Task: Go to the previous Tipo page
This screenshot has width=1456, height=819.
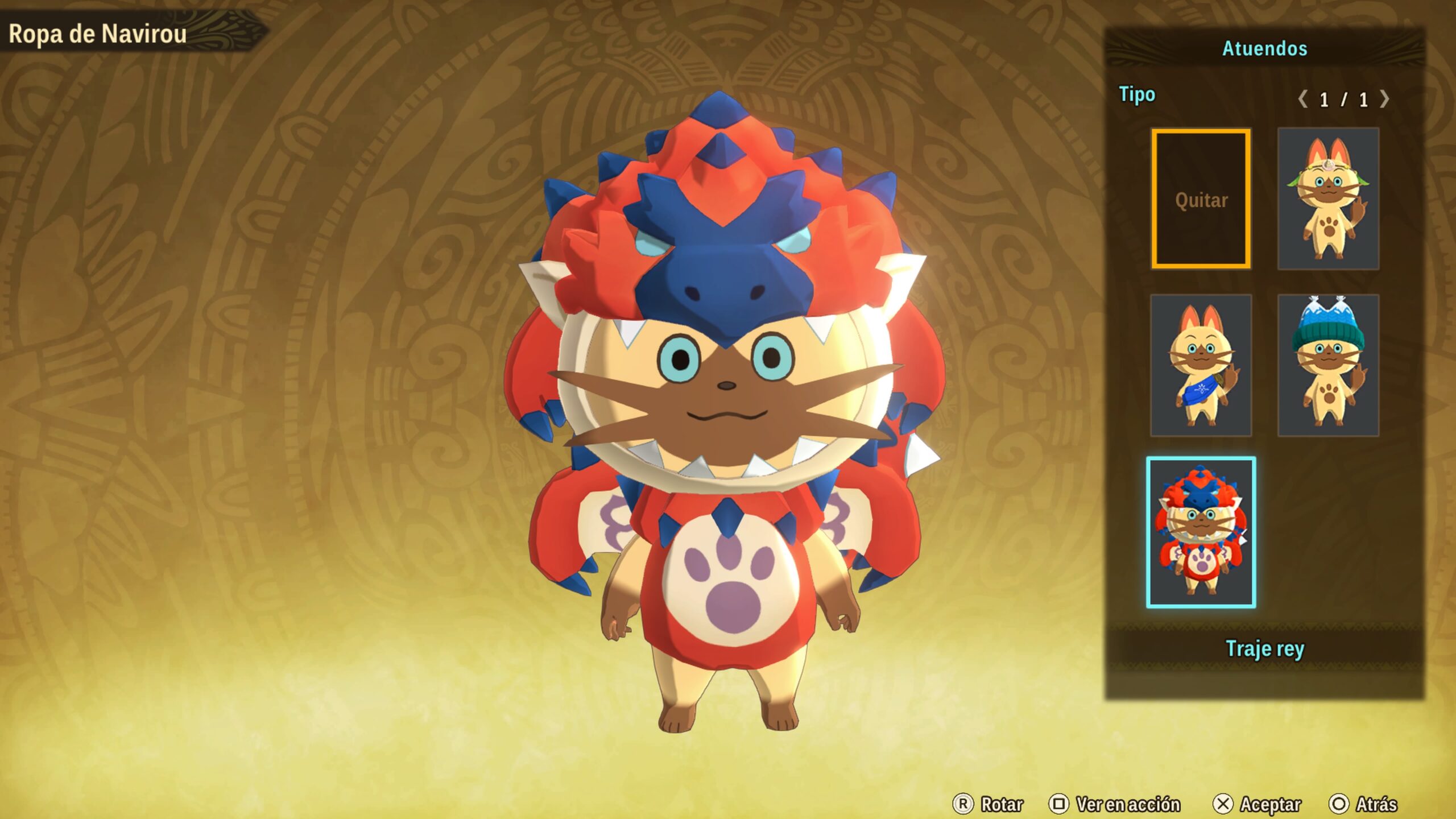Action: coord(1302,100)
